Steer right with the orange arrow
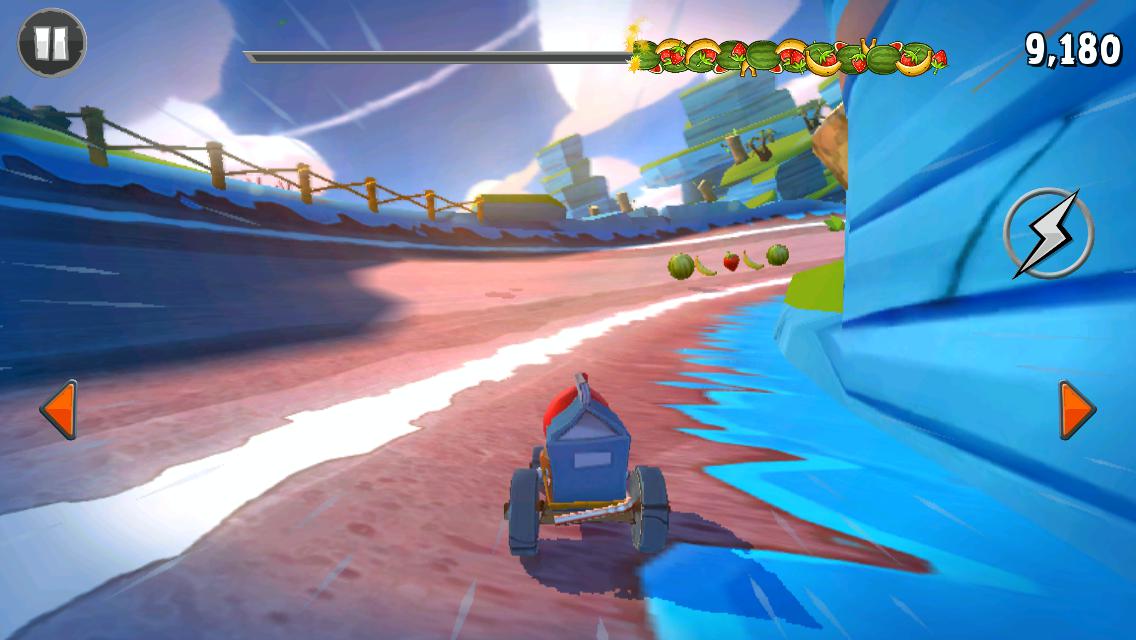 pyautogui.click(x=1077, y=409)
